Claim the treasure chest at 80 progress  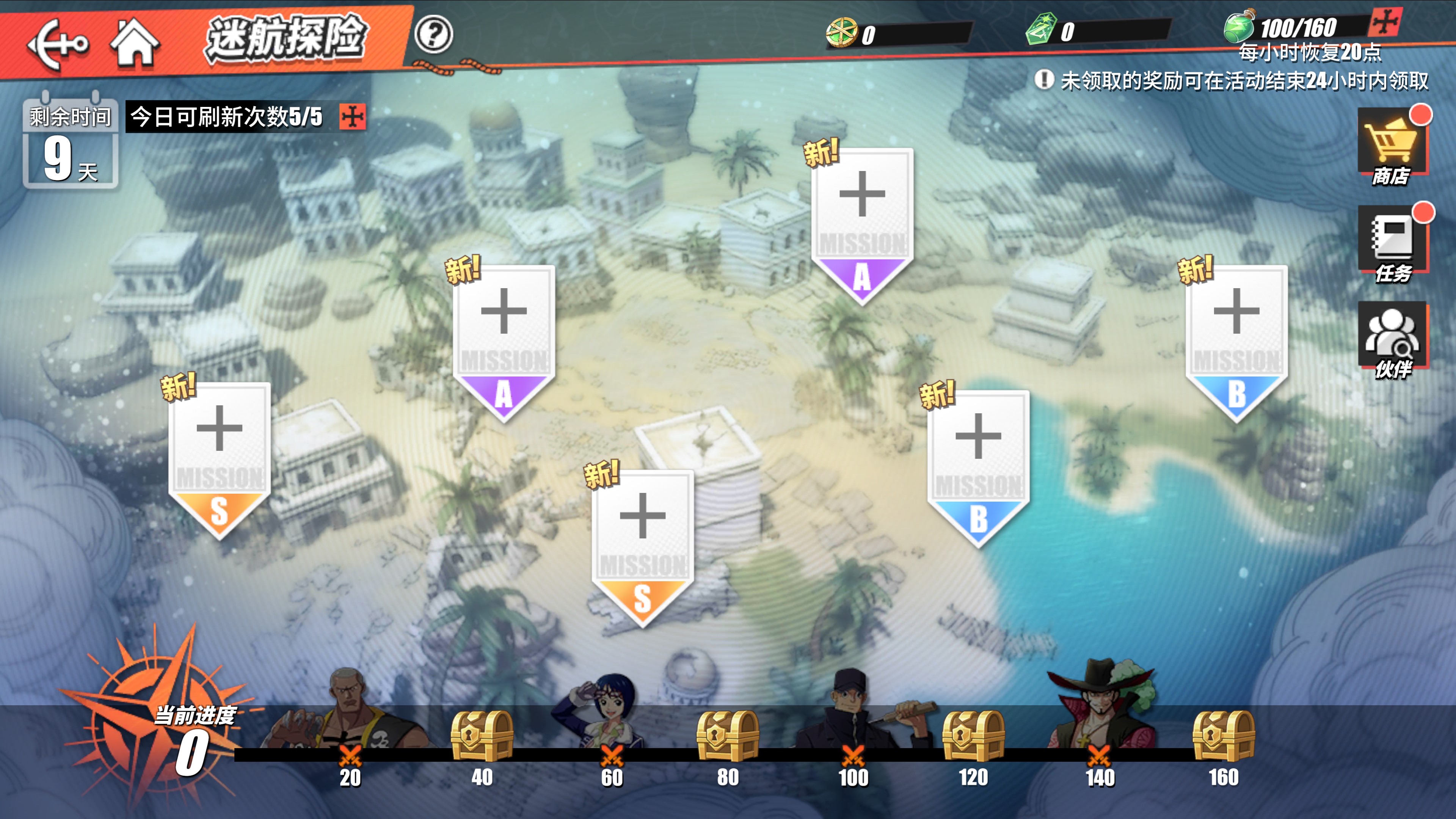728,735
